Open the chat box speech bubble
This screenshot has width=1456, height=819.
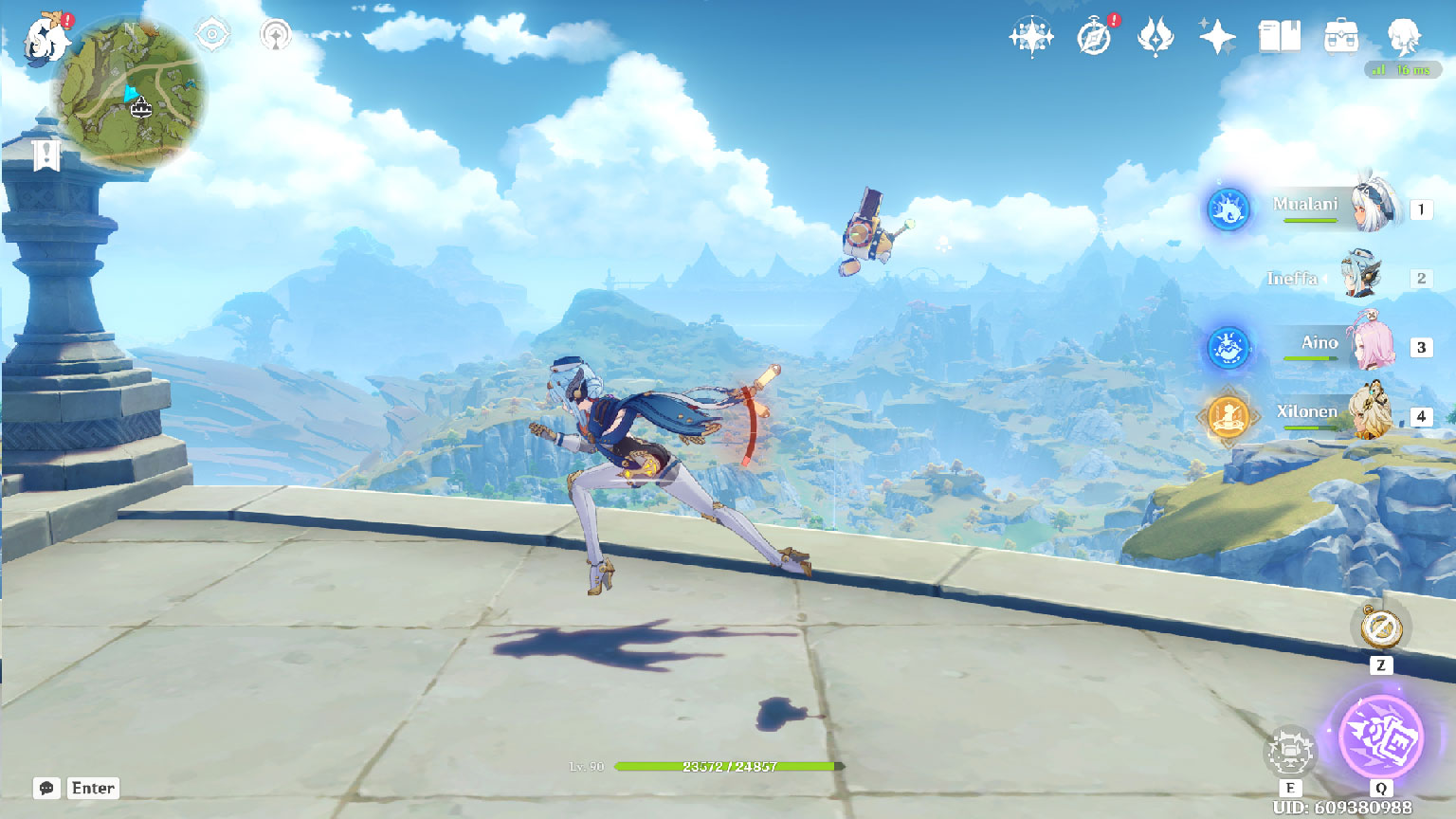(46, 789)
